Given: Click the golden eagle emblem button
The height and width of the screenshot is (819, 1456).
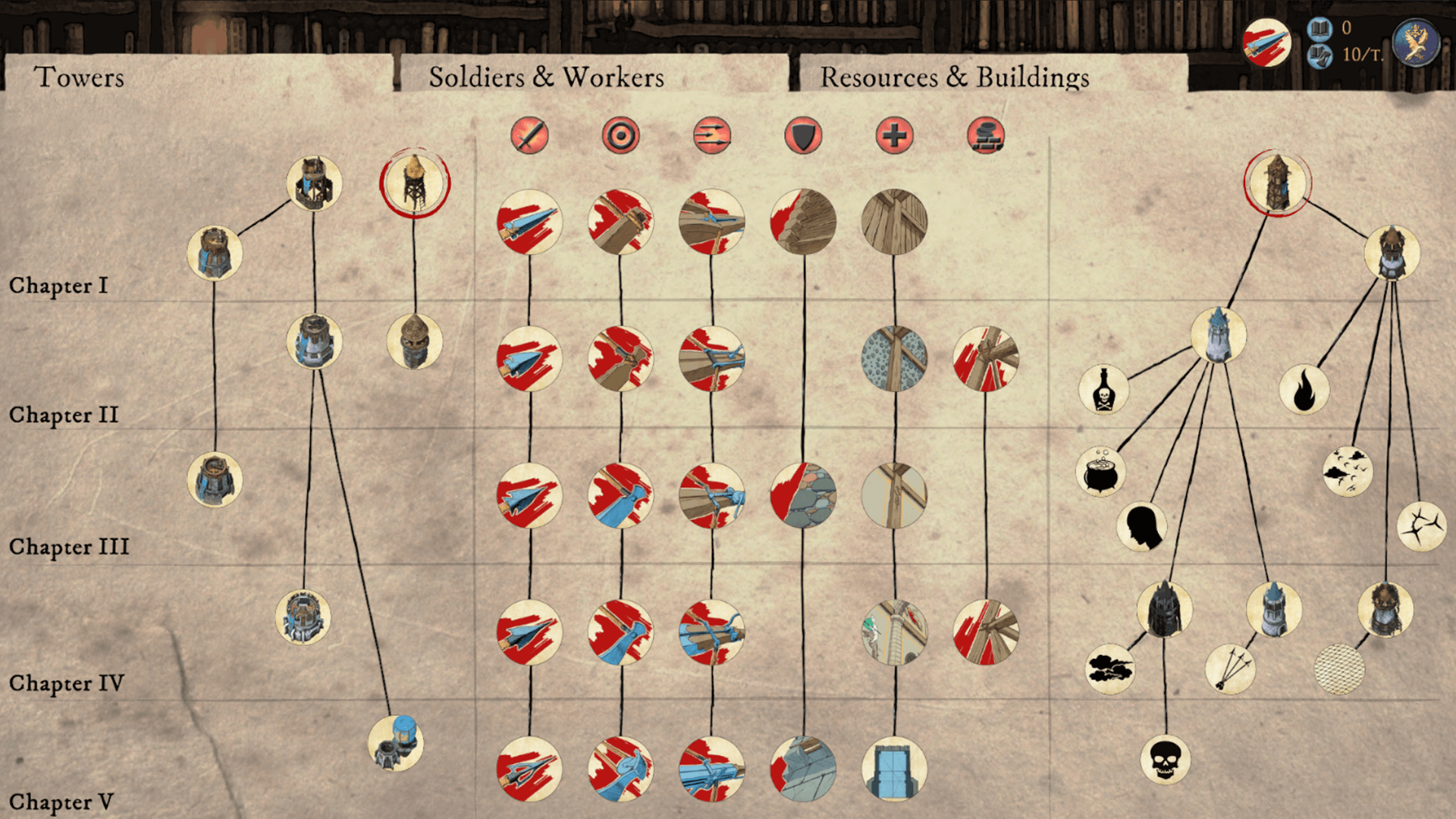Looking at the screenshot, I should 1417,42.
